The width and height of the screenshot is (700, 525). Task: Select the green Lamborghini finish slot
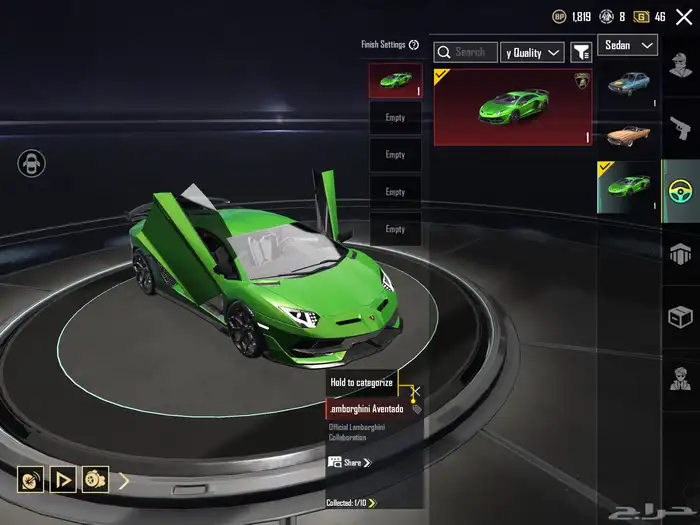pyautogui.click(x=395, y=80)
